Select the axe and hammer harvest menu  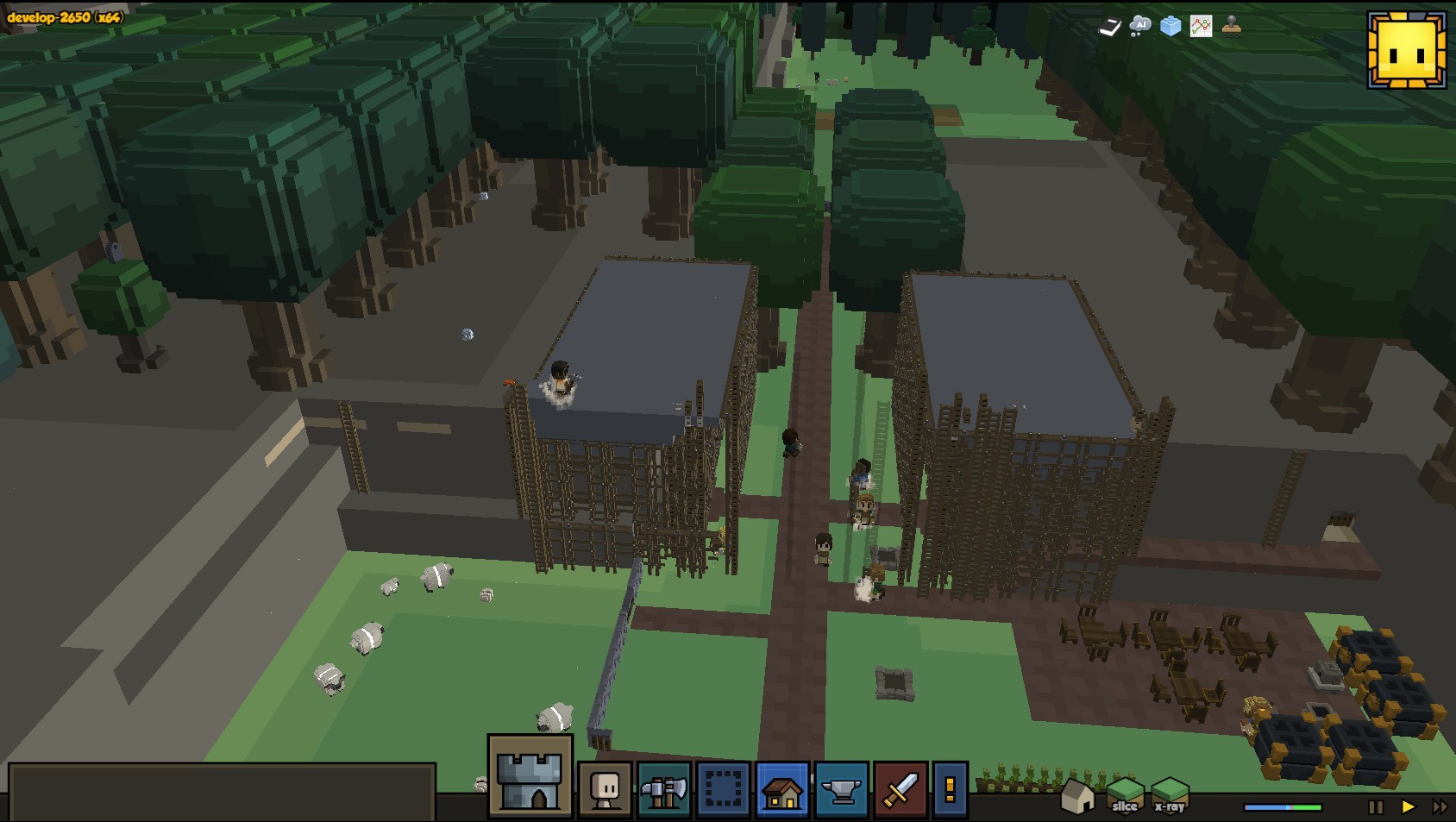663,788
